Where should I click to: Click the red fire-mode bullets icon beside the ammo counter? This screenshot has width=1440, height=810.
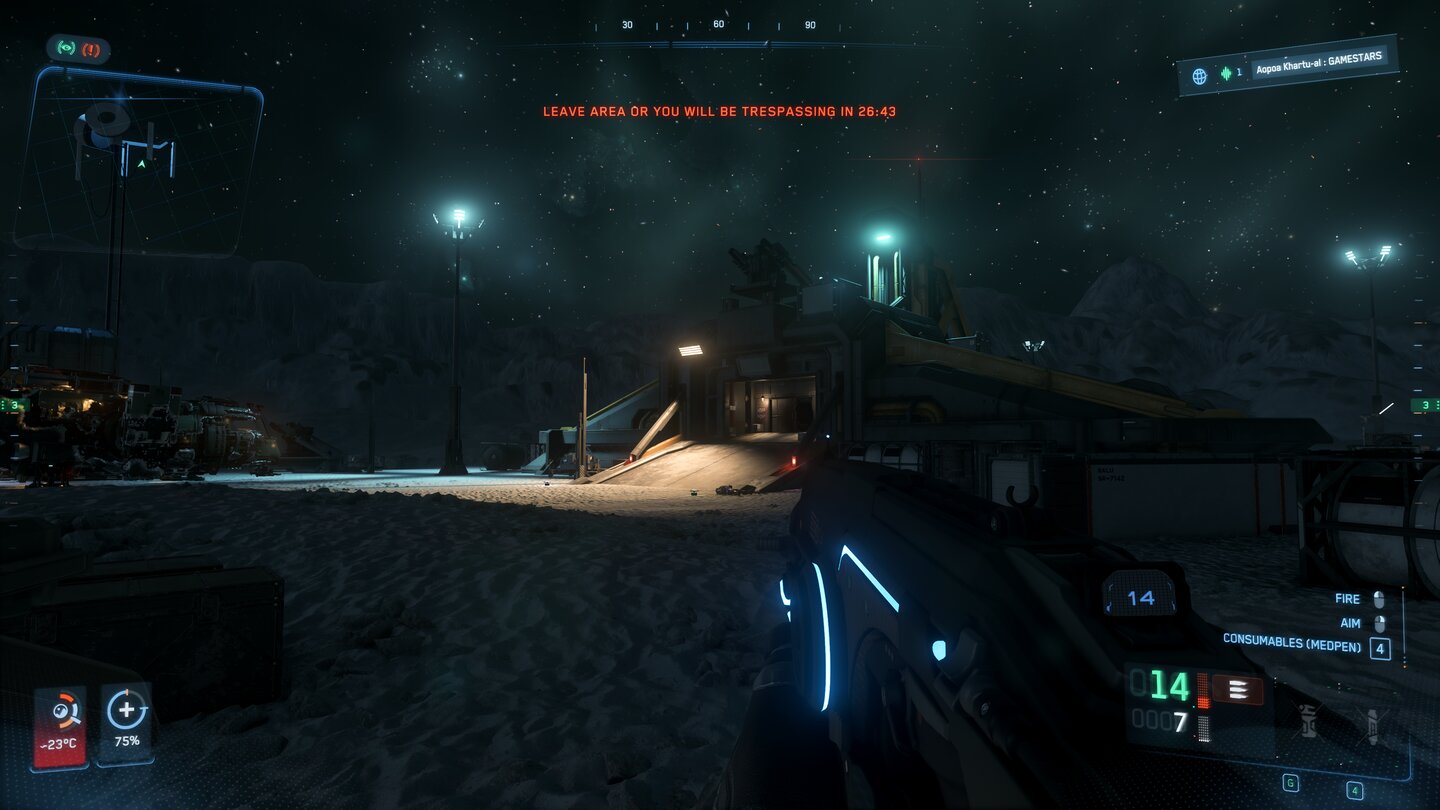(1238, 688)
